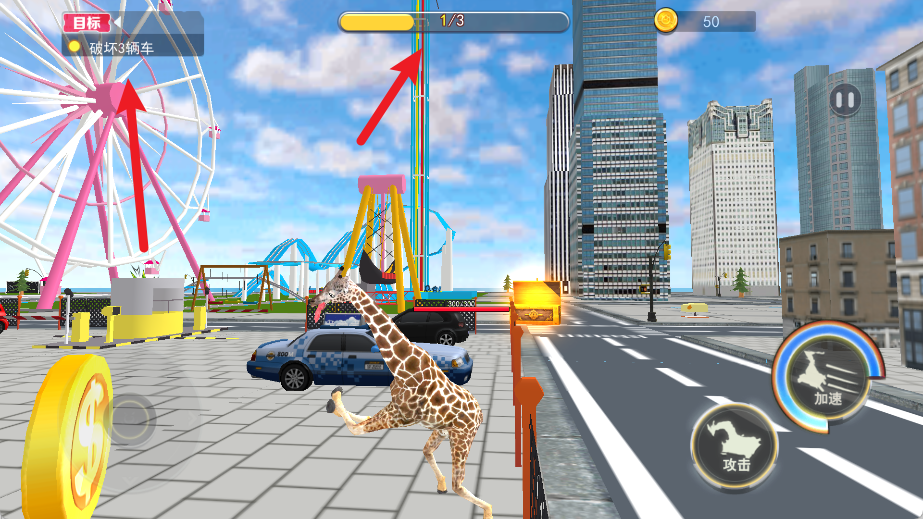Tap the gold coin counter icon
Image resolution: width=923 pixels, height=519 pixels.
666,20
